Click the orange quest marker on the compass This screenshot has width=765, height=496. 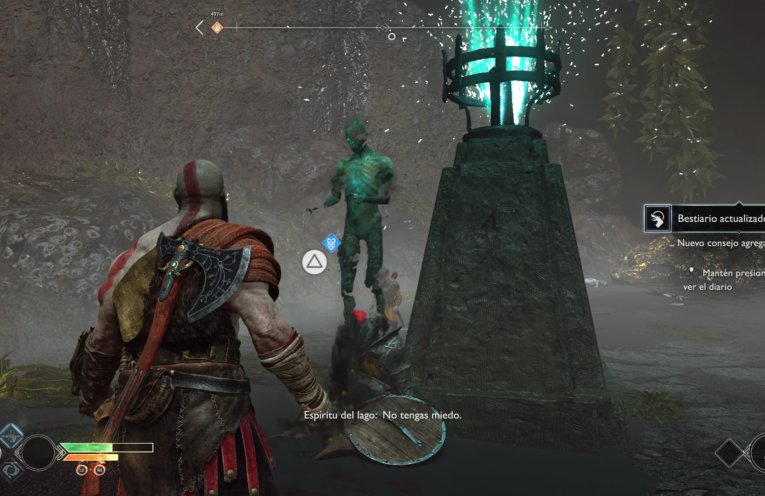click(217, 27)
